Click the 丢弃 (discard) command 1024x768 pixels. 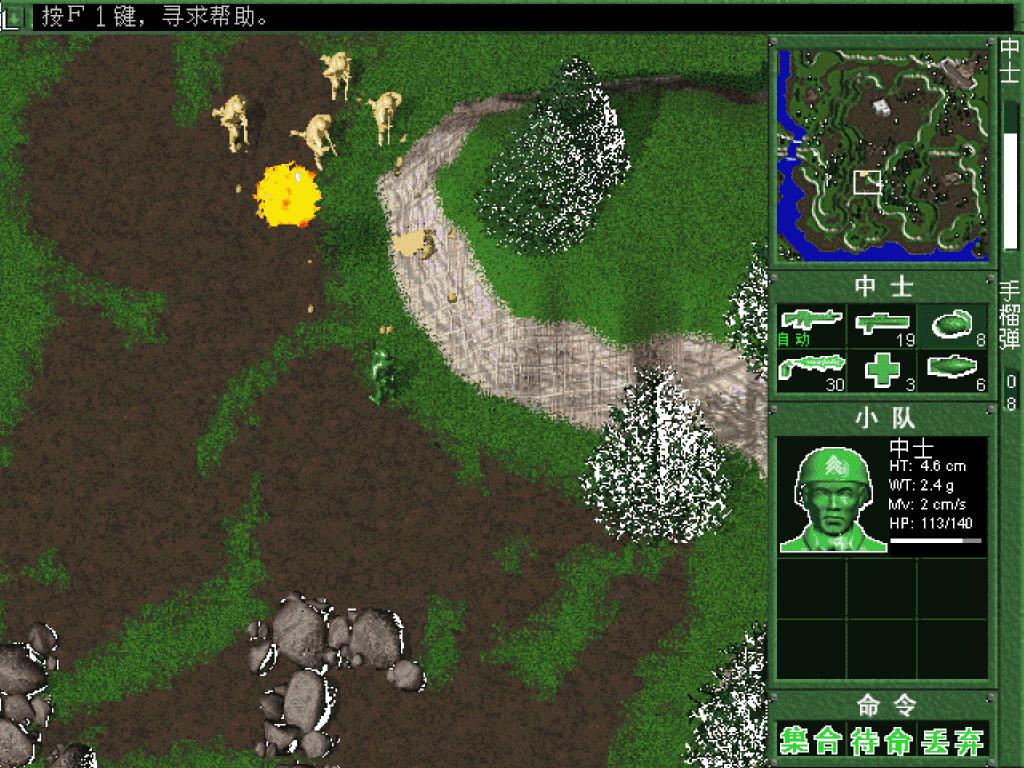[953, 741]
